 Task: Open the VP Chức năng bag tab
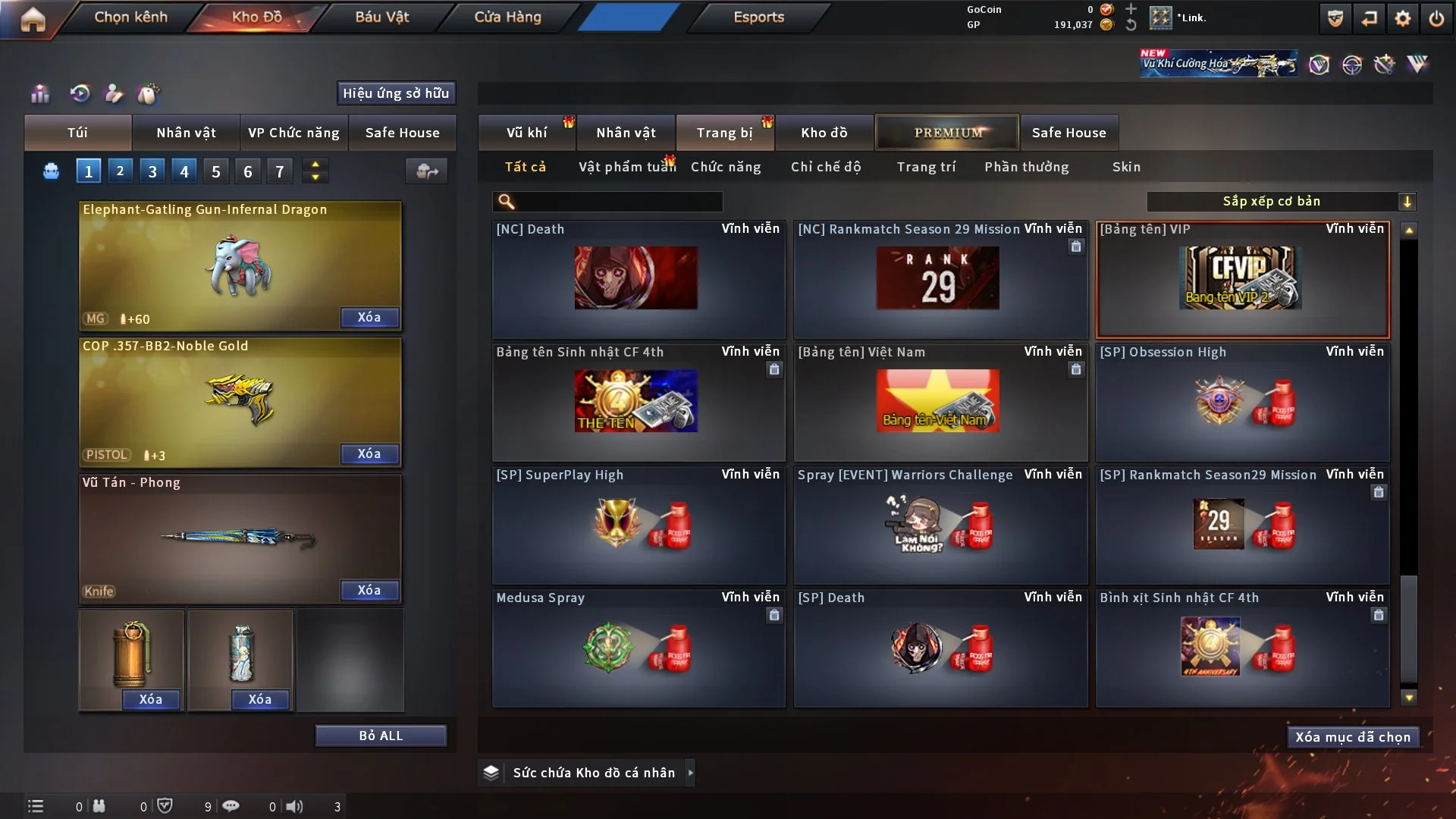click(293, 133)
